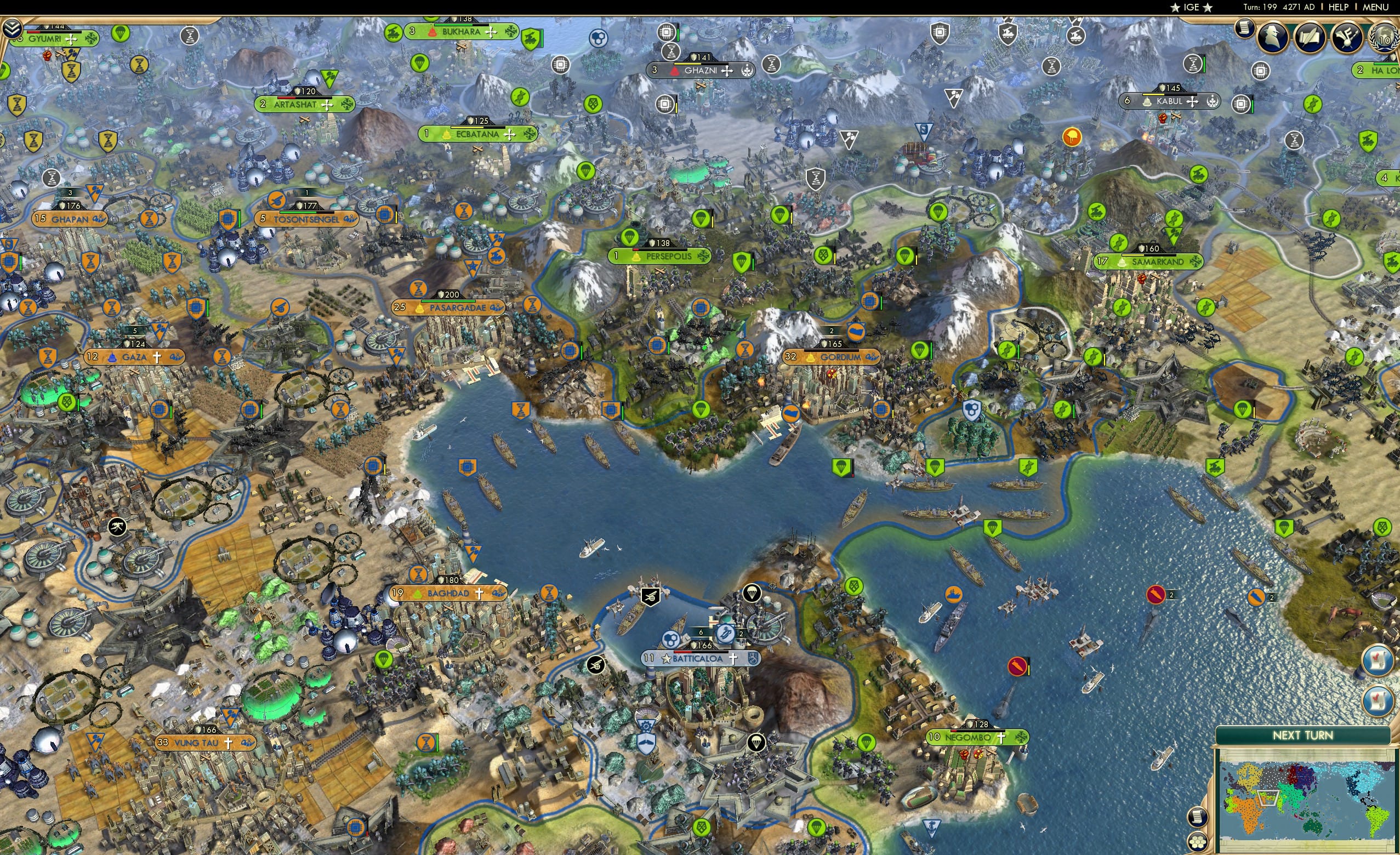1400x855 pixels.
Task: Collapse the notification stack with top-left double chevron
Action: 13,27
